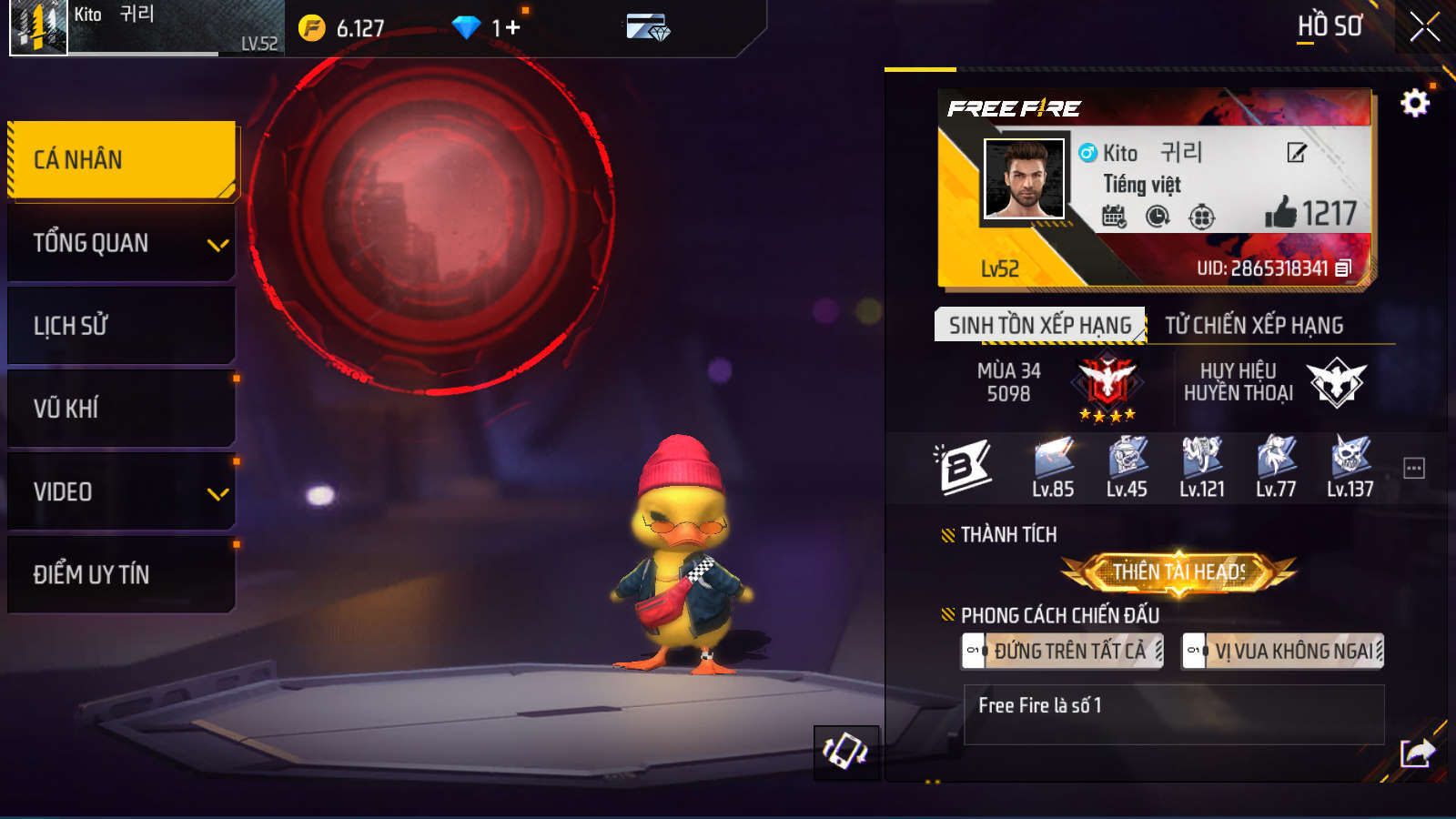Image resolution: width=1456 pixels, height=819 pixels.
Task: Switch to TỬ CHIẾN XẾP HẠNG tab
Action: point(1254,325)
